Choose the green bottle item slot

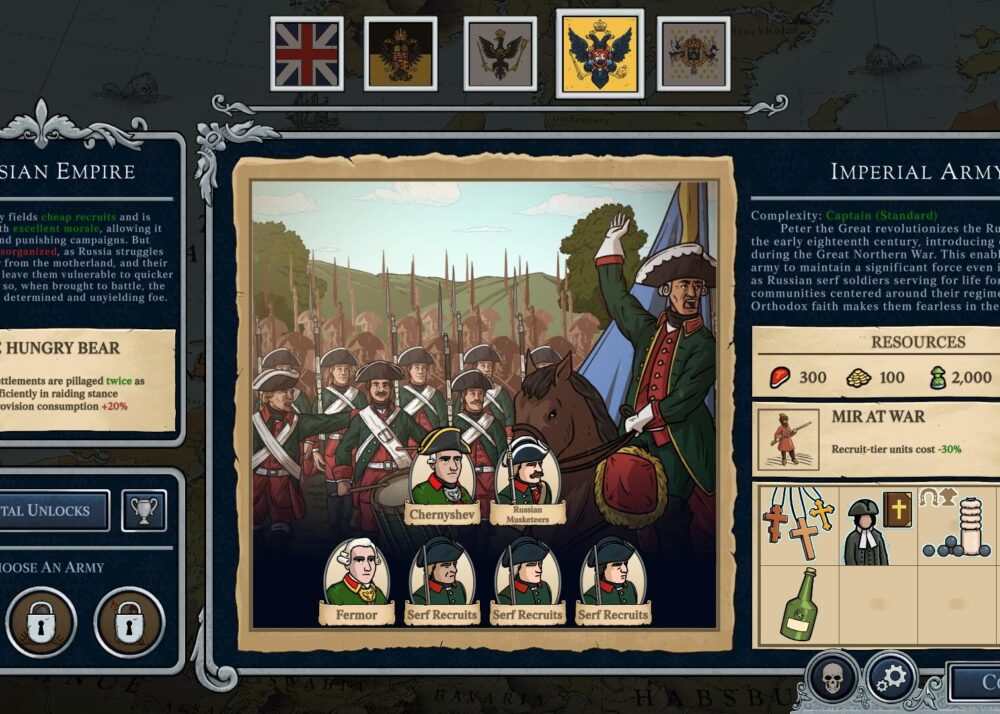(x=797, y=605)
